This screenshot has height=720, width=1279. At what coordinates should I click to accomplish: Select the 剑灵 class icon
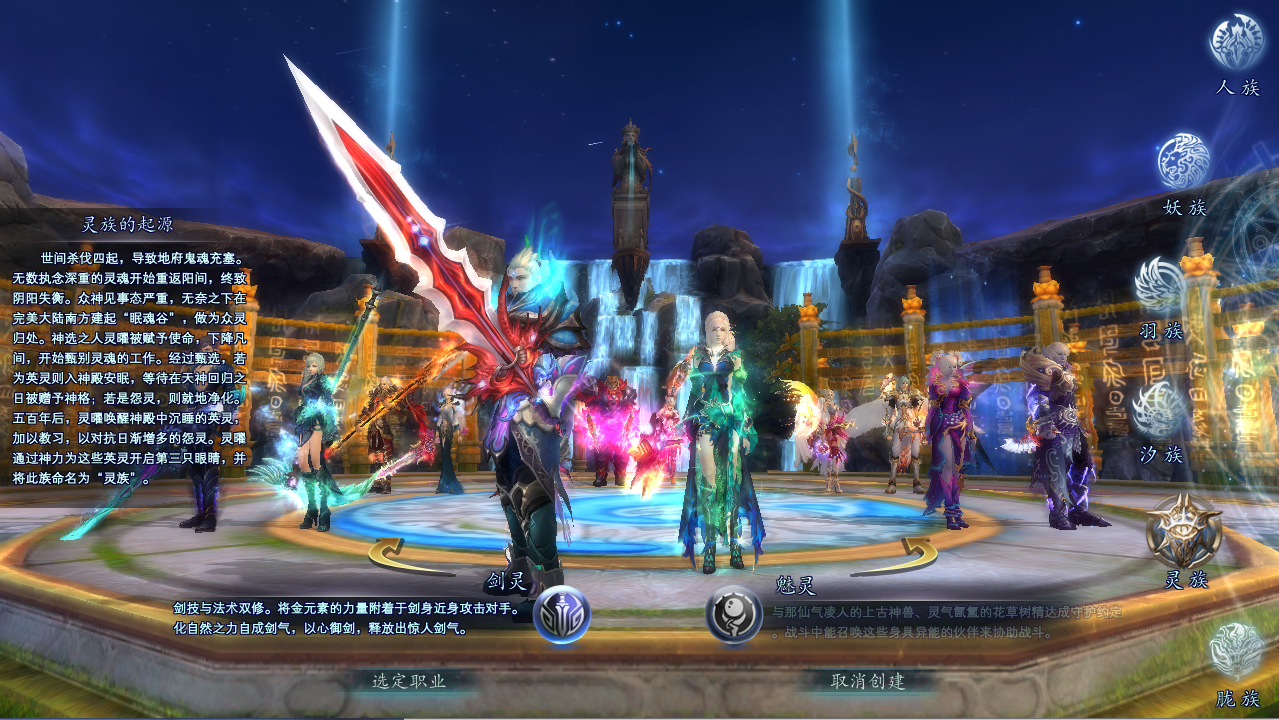[561, 615]
